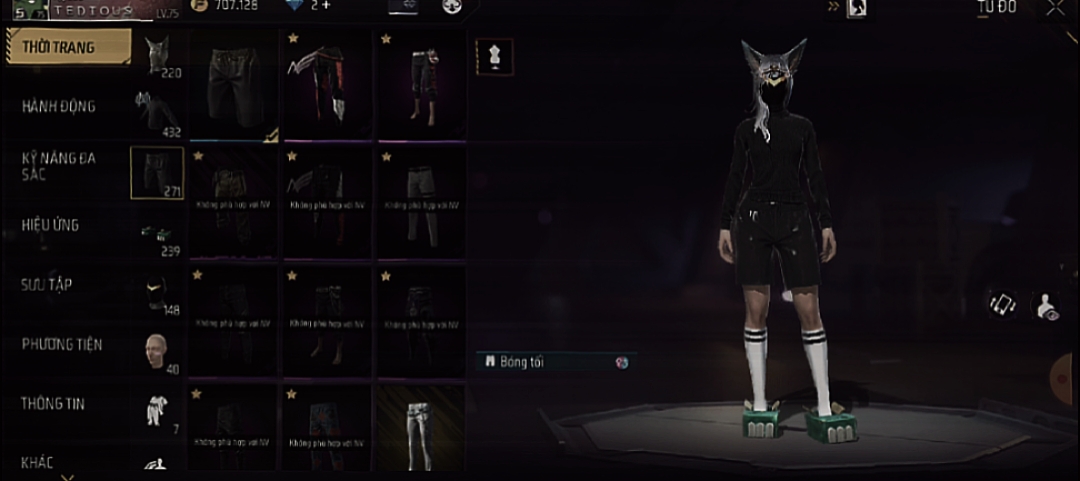
Task: Open the Phương Tiện tab
Action: tap(62, 345)
